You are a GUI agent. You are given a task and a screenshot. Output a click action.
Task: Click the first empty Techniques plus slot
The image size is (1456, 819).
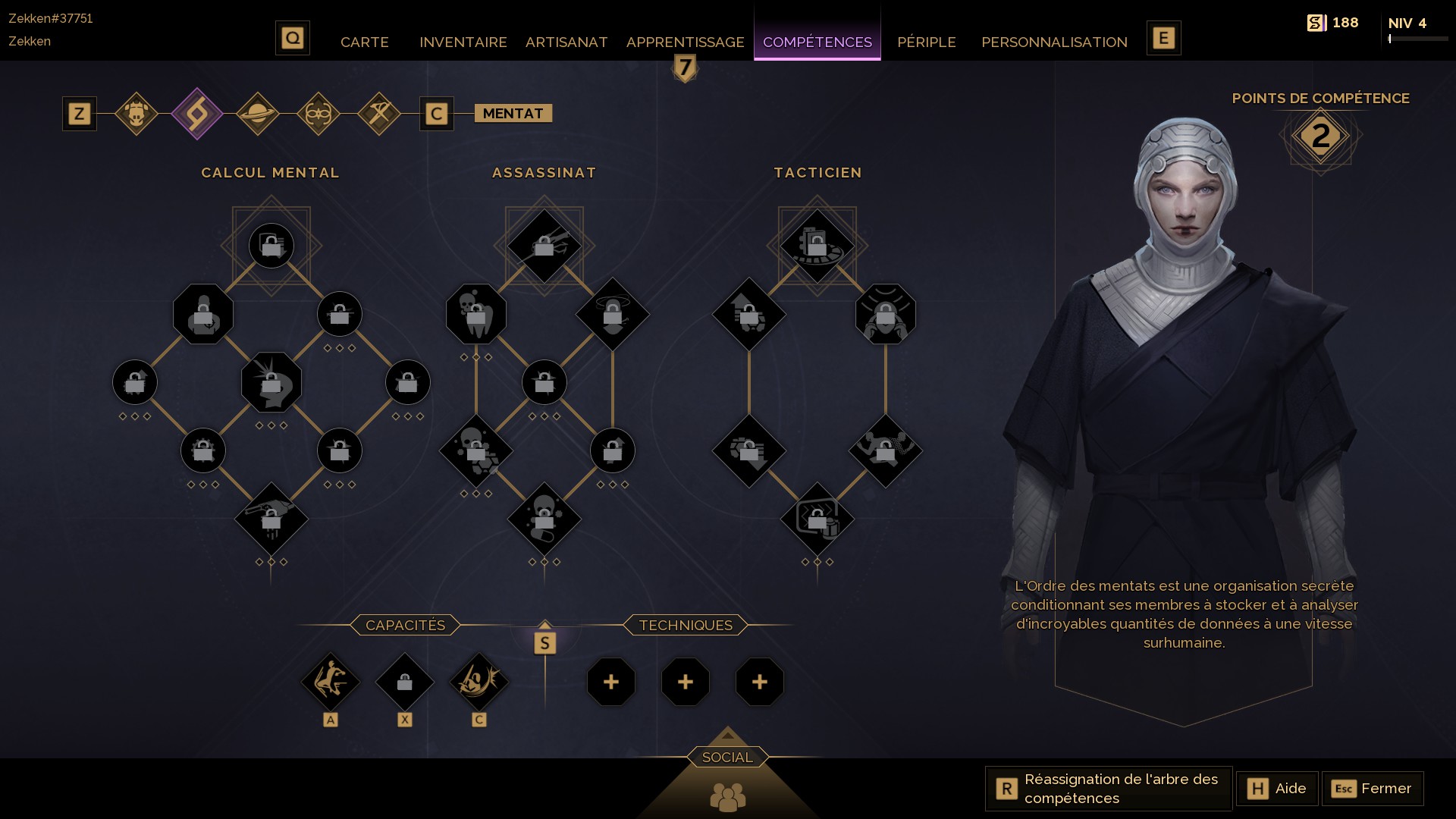(611, 682)
